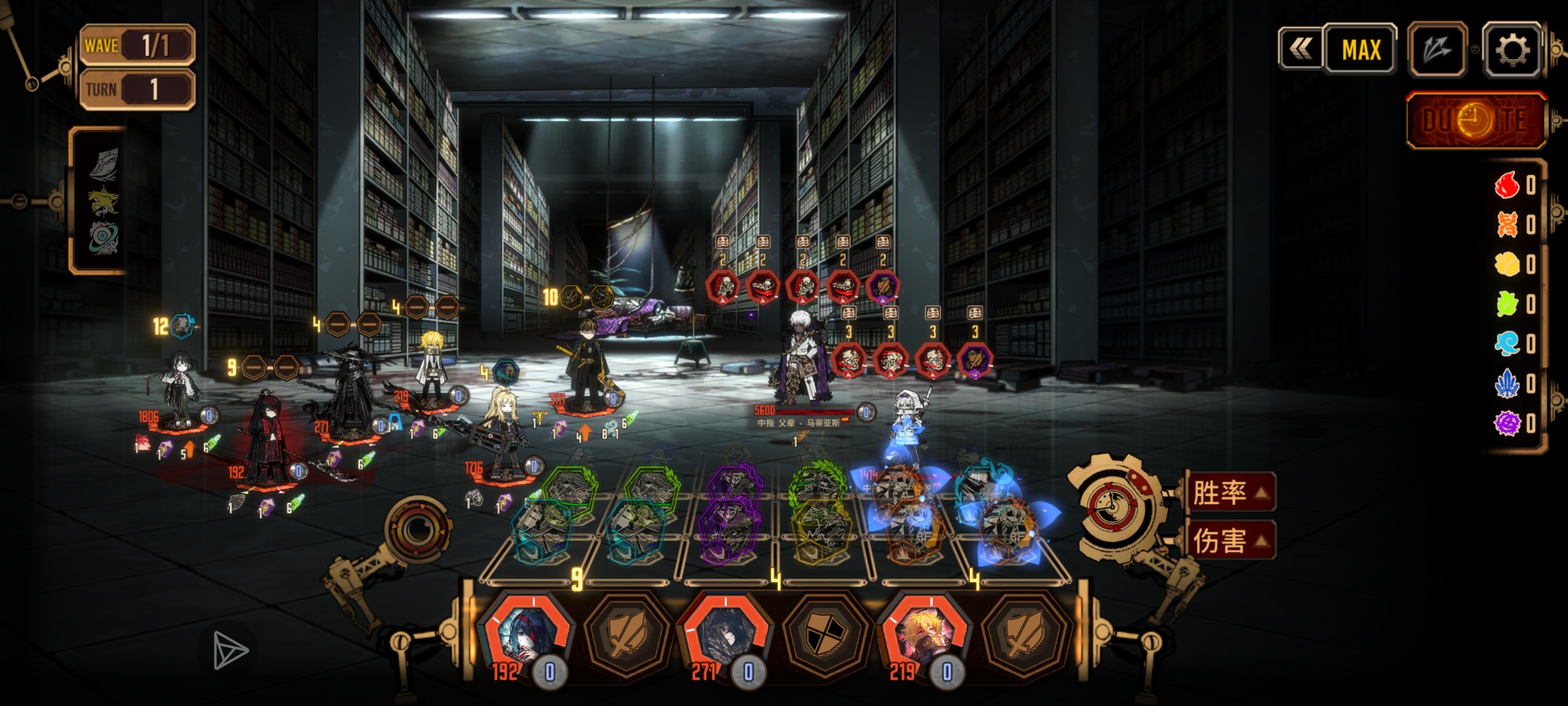
Task: Click the MAX speed button
Action: (x=1361, y=50)
